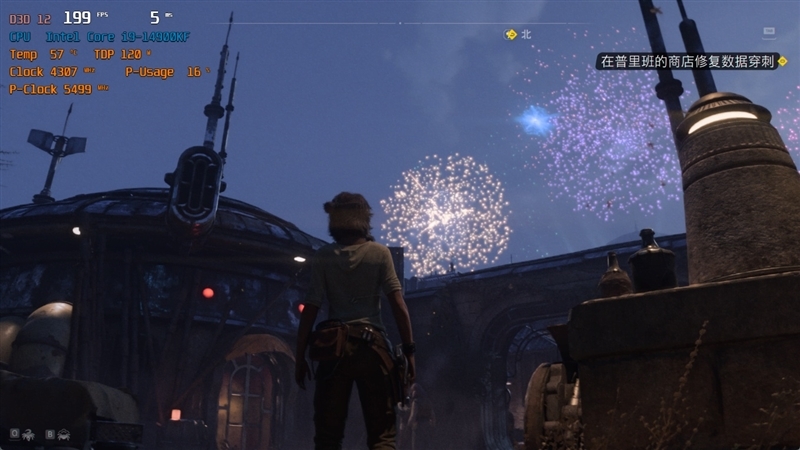
Task: Select the quest objective tracker text banner
Action: [x=686, y=62]
